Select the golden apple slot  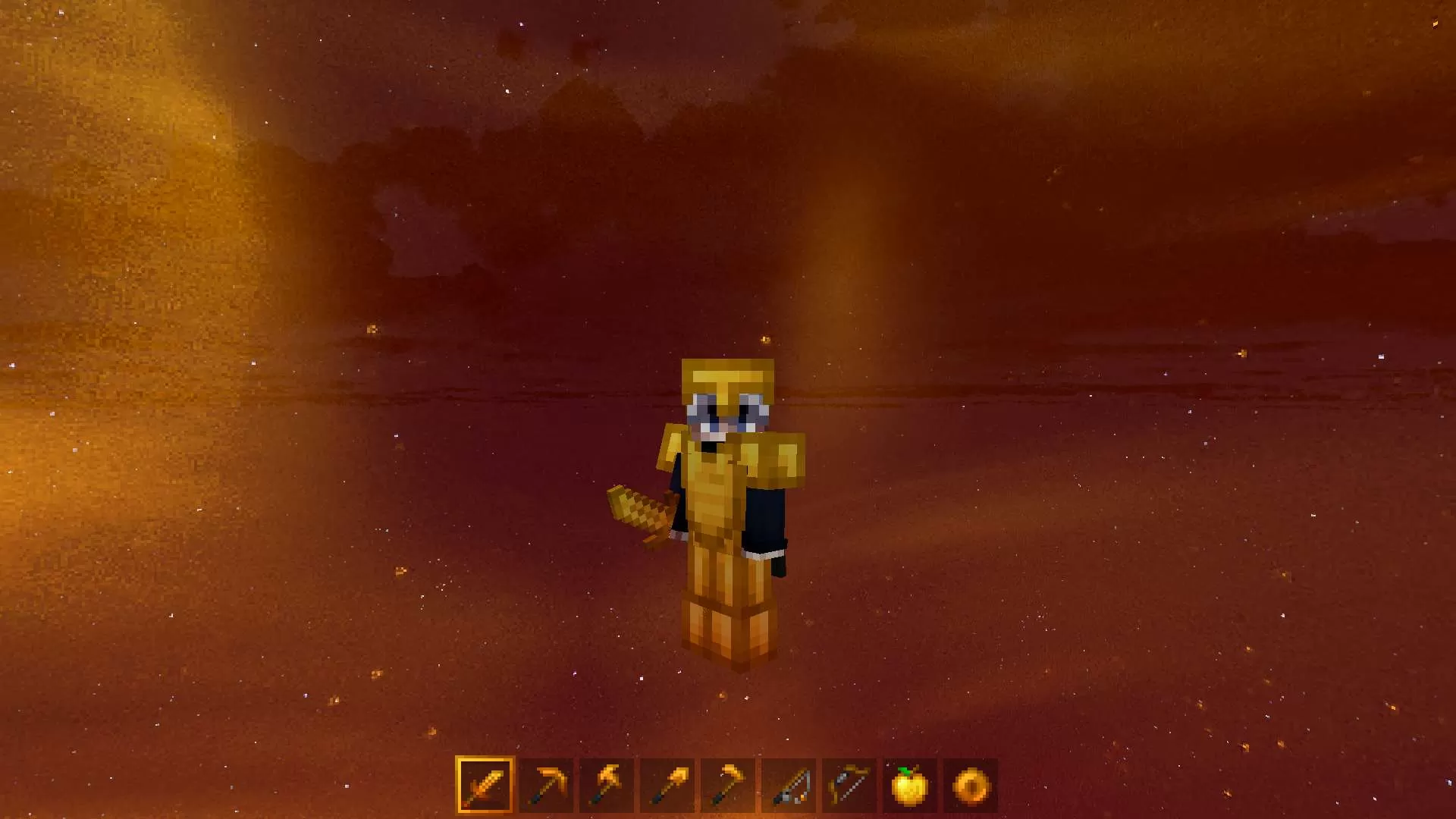tap(910, 785)
